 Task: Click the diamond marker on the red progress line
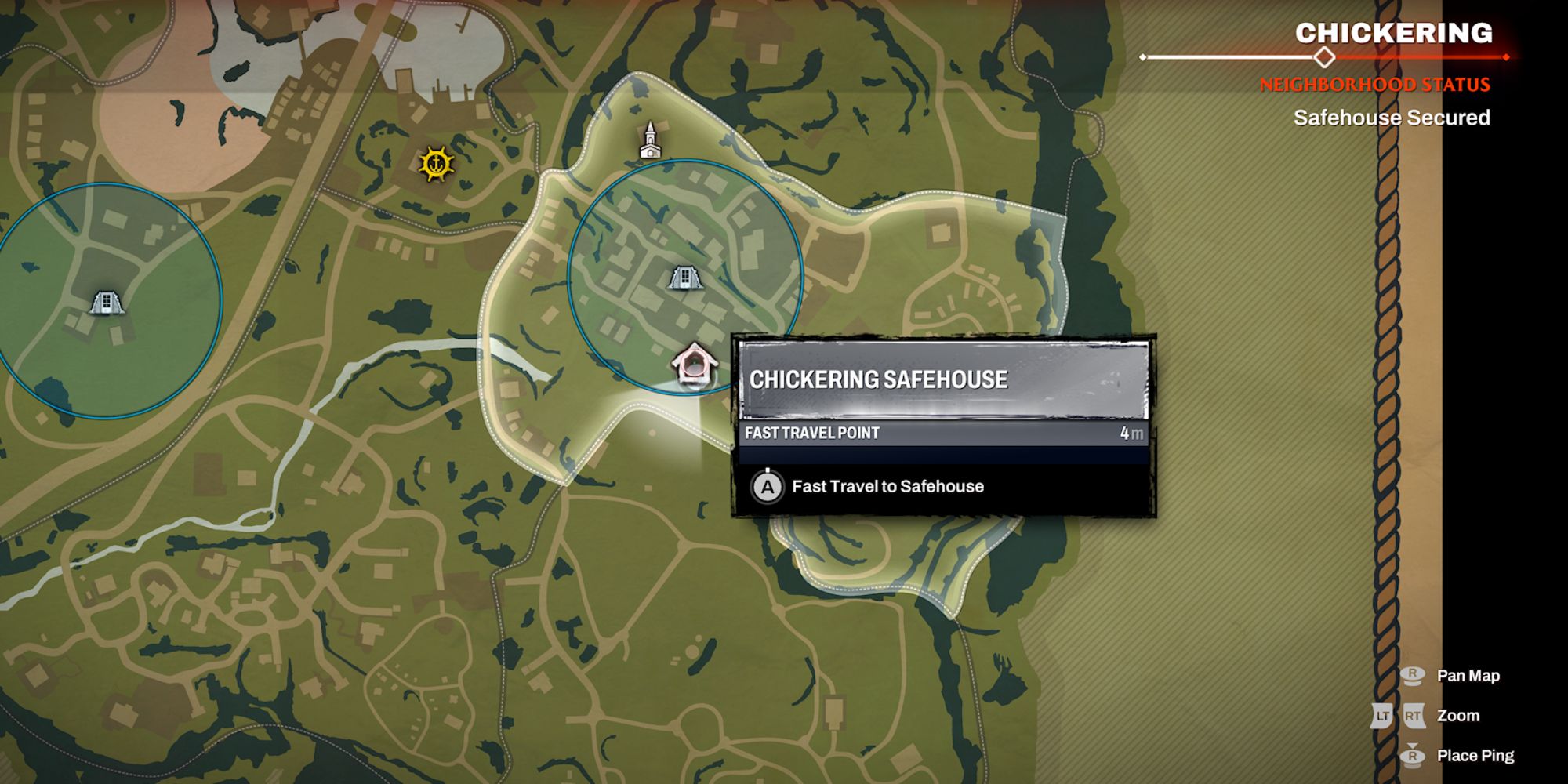click(1325, 56)
